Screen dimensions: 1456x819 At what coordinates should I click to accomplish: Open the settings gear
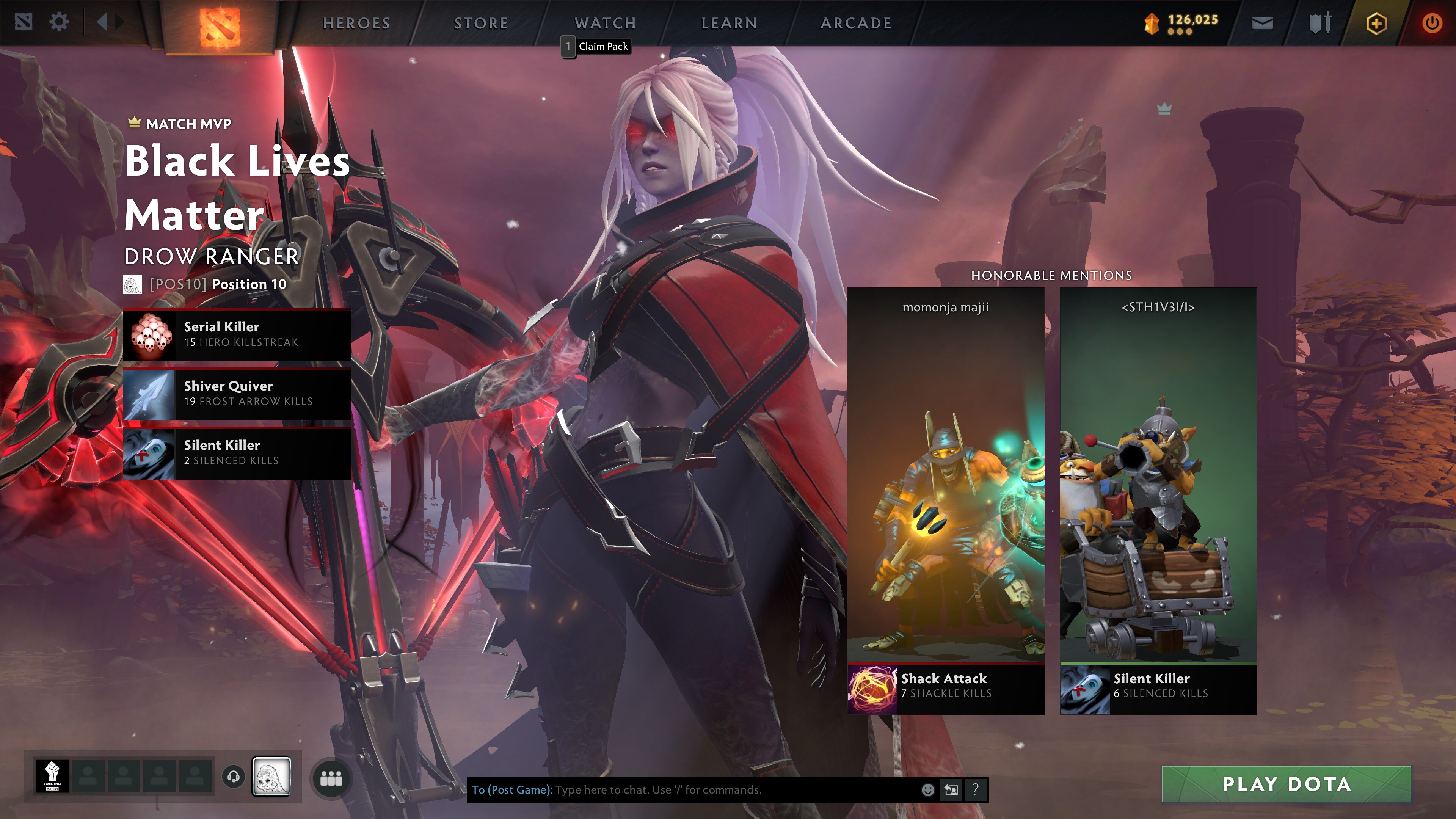[59, 23]
